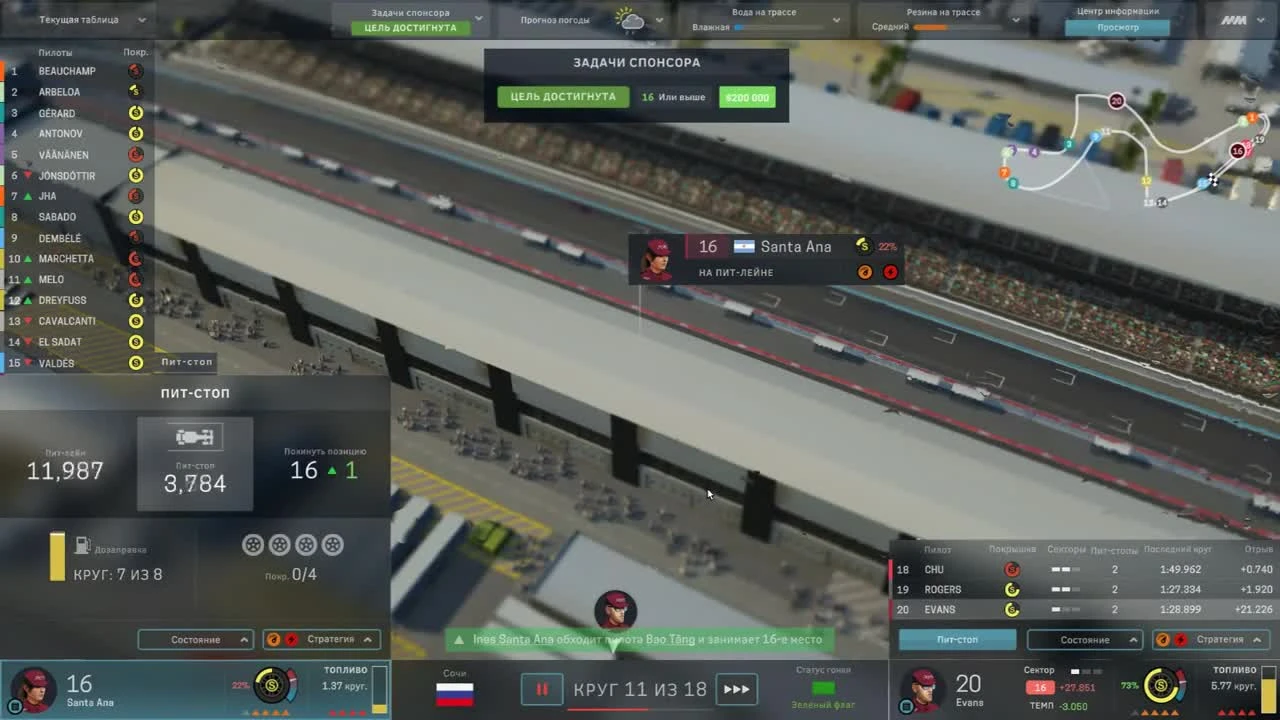
Task: Click Просмотр in Центр информации
Action: (x=1118, y=27)
